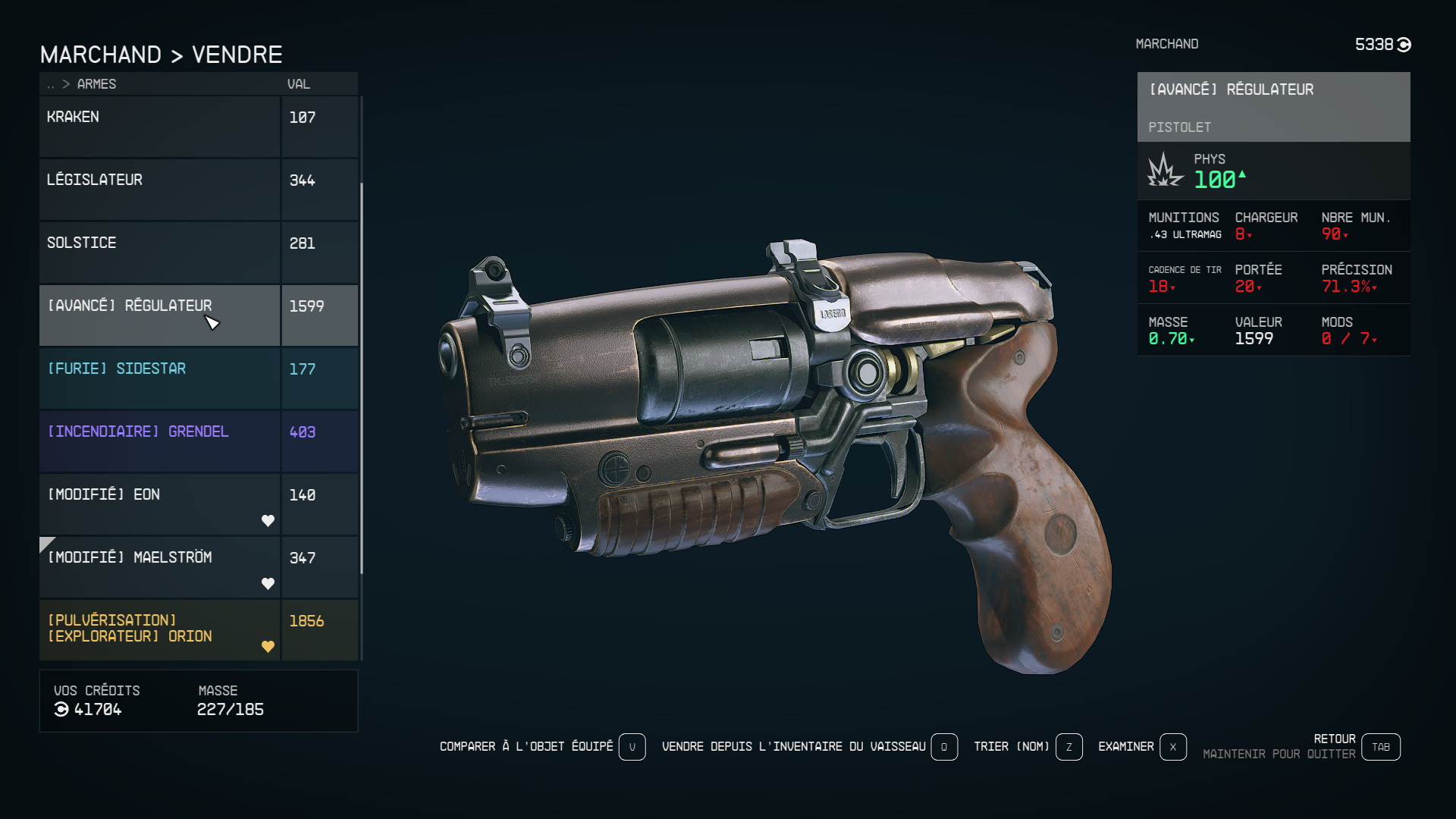Select the [Modifié] Eon weapon

point(159,504)
